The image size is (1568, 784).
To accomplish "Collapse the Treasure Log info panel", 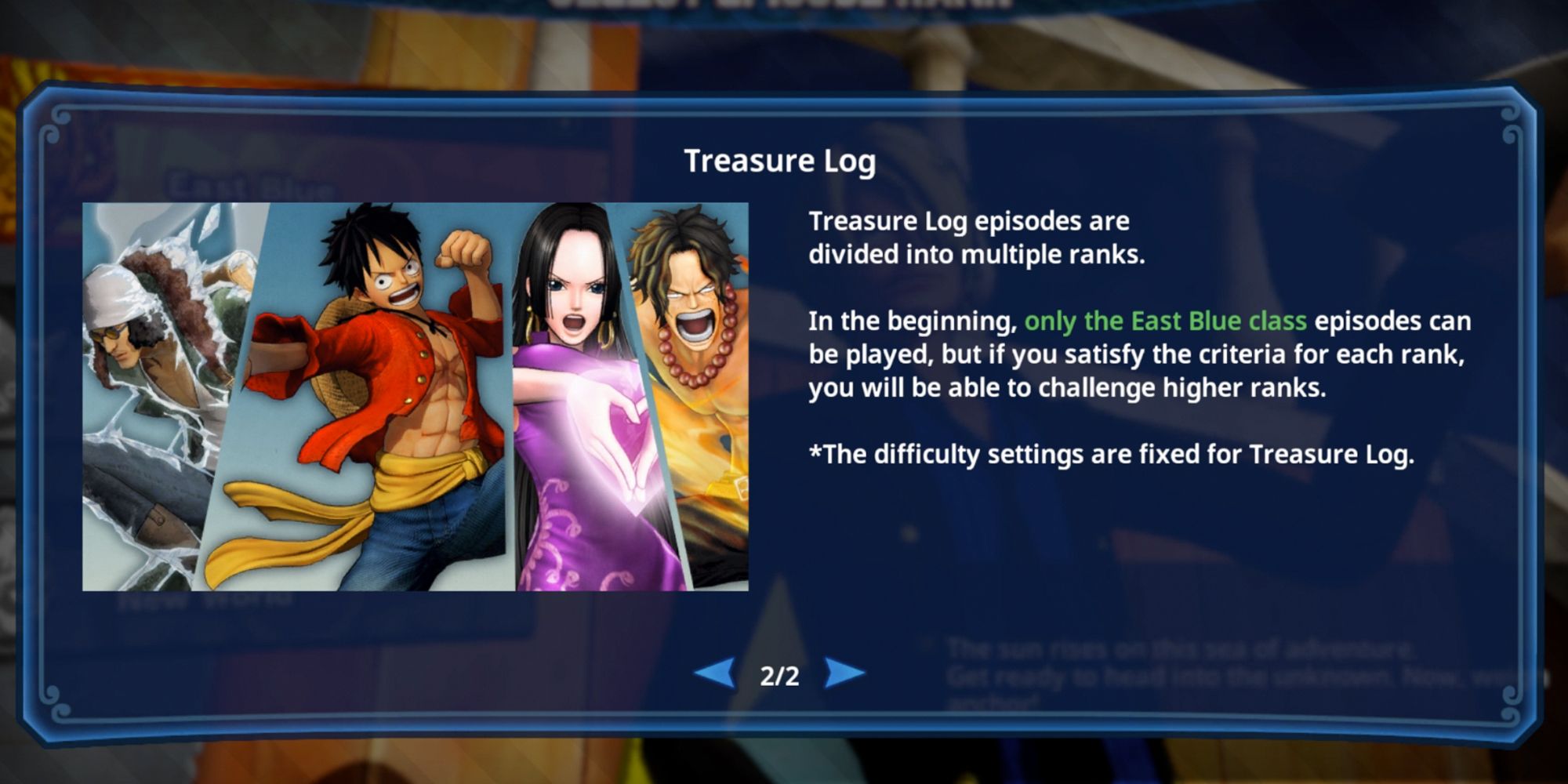I will coord(782,162).
